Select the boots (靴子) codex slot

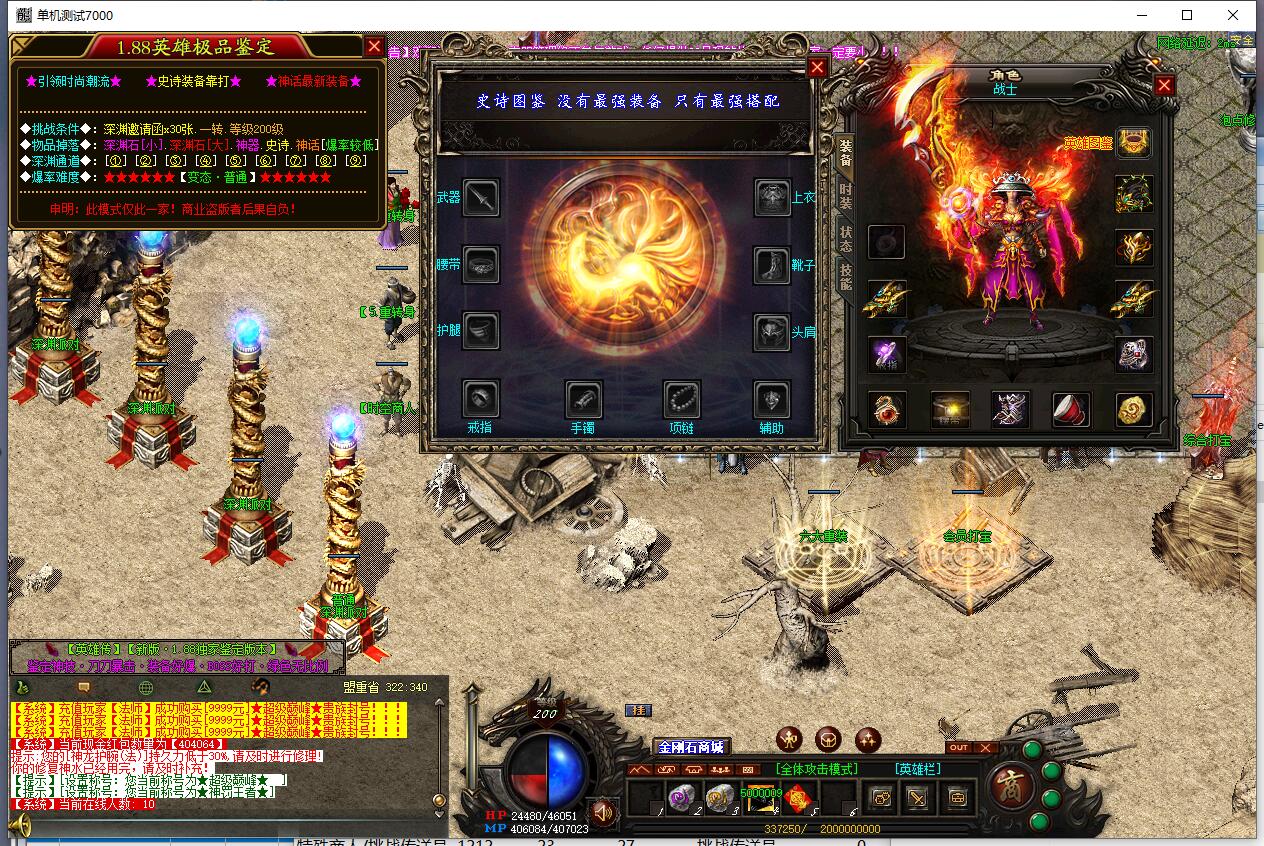point(772,266)
